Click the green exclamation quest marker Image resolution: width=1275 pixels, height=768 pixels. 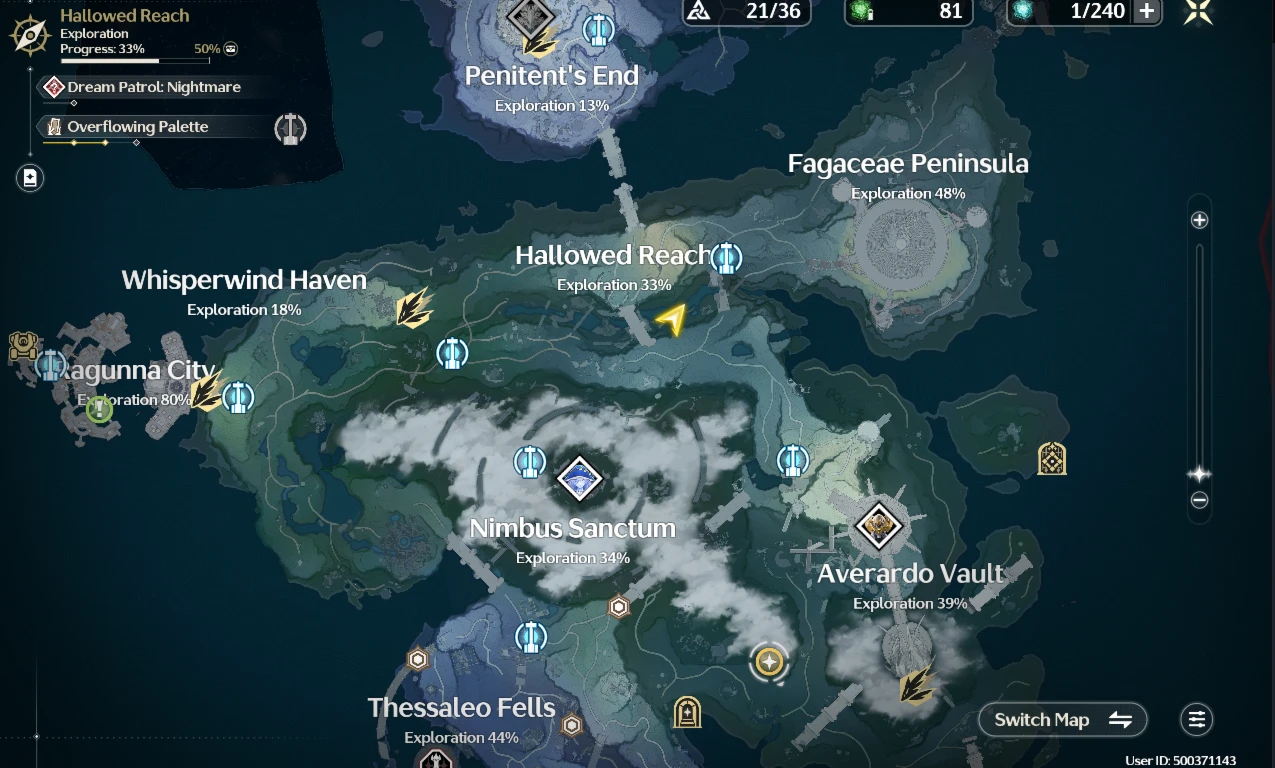[x=99, y=409]
